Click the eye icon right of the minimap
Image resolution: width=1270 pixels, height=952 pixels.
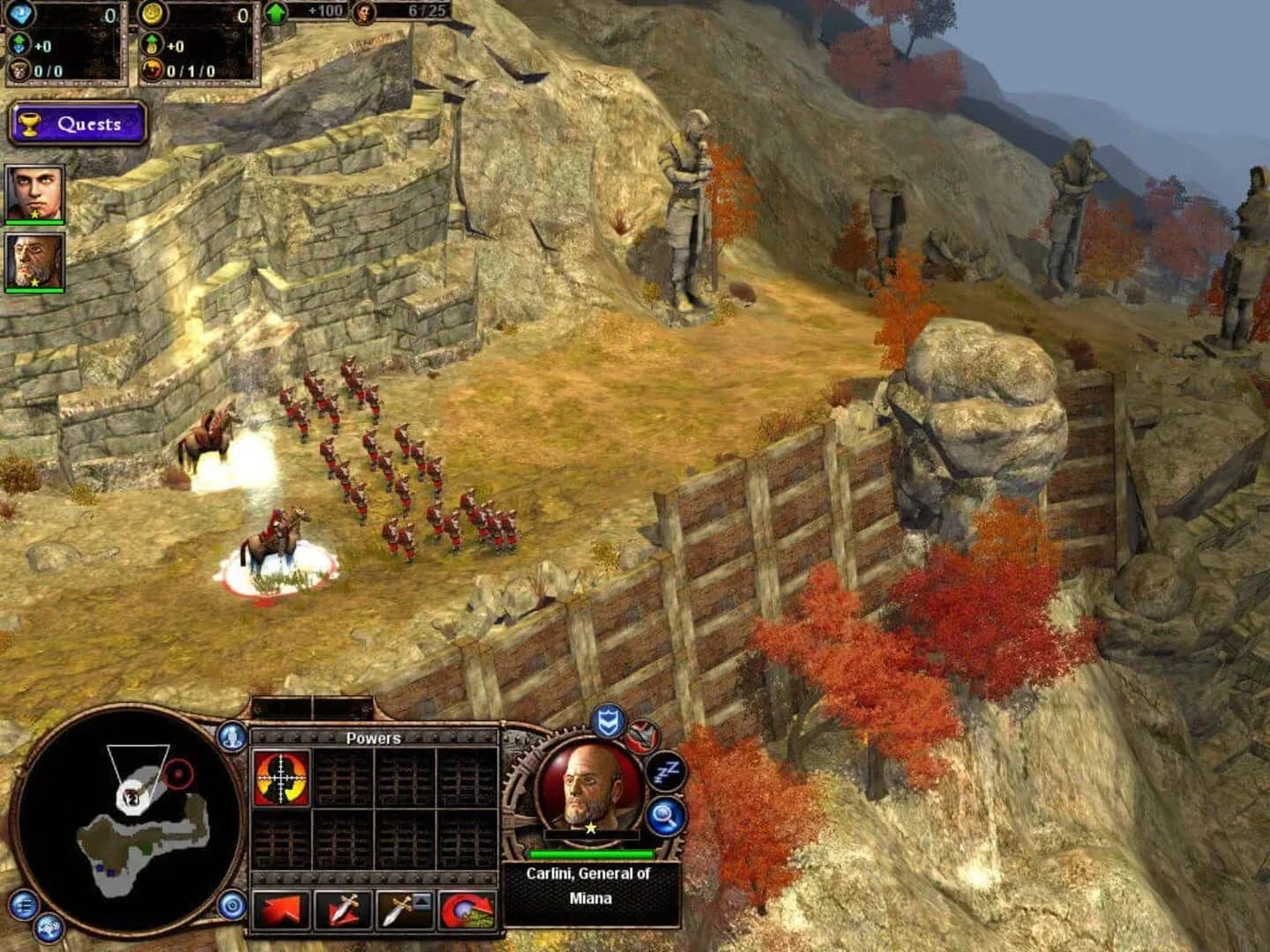coord(231,905)
